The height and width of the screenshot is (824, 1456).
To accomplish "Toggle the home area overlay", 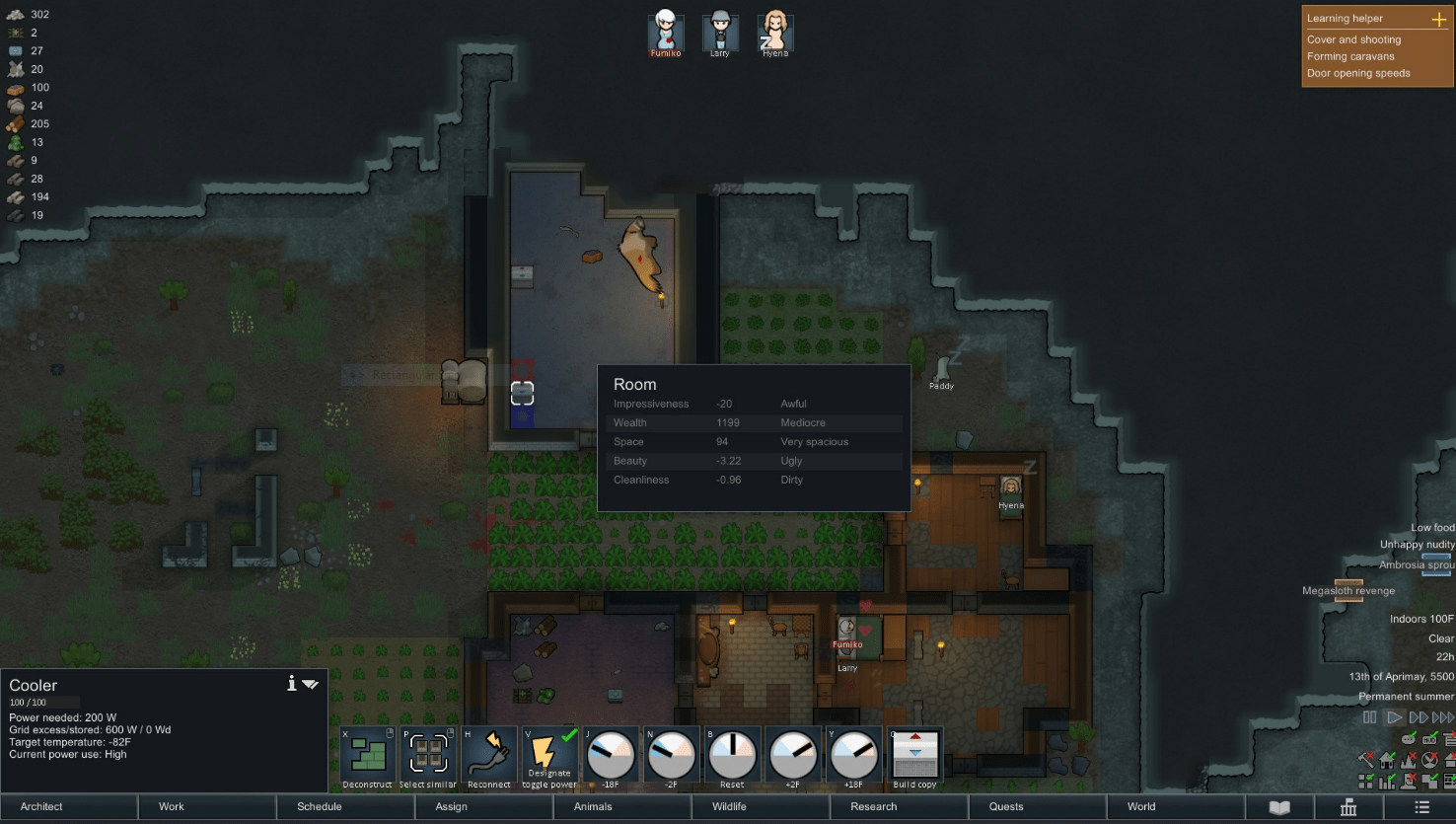I will coord(1387,760).
